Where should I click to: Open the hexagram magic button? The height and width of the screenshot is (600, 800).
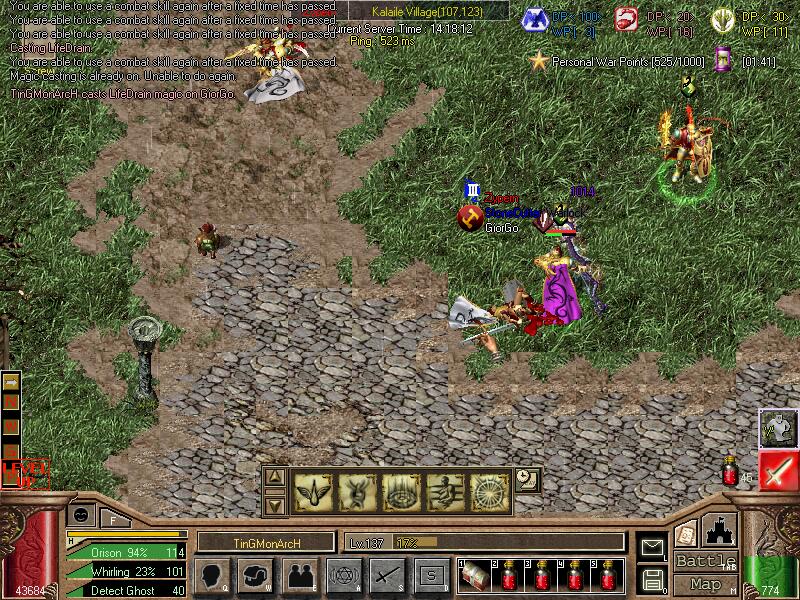click(x=344, y=575)
